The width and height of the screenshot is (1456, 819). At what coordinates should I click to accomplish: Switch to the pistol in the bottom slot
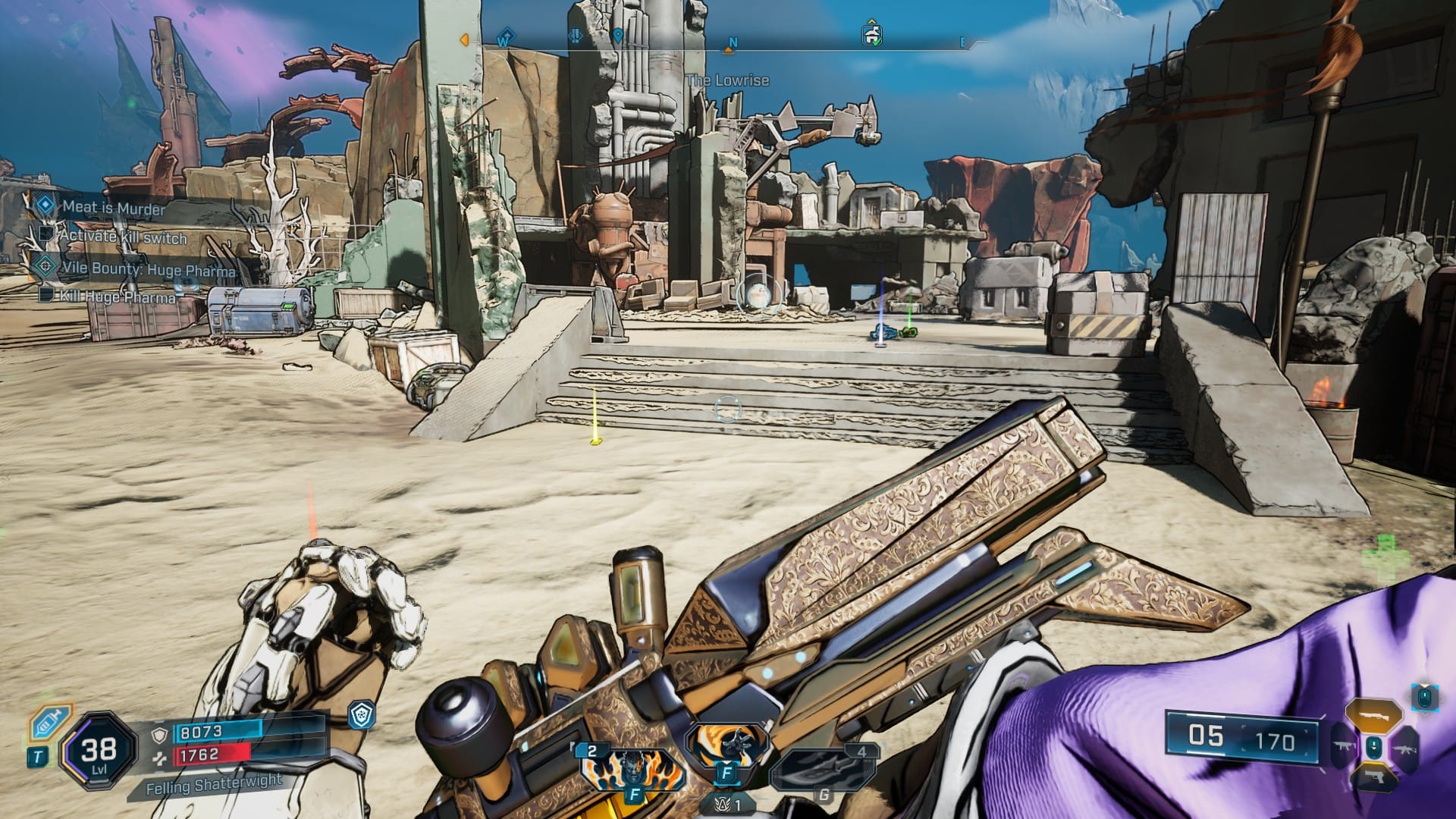point(1373,779)
